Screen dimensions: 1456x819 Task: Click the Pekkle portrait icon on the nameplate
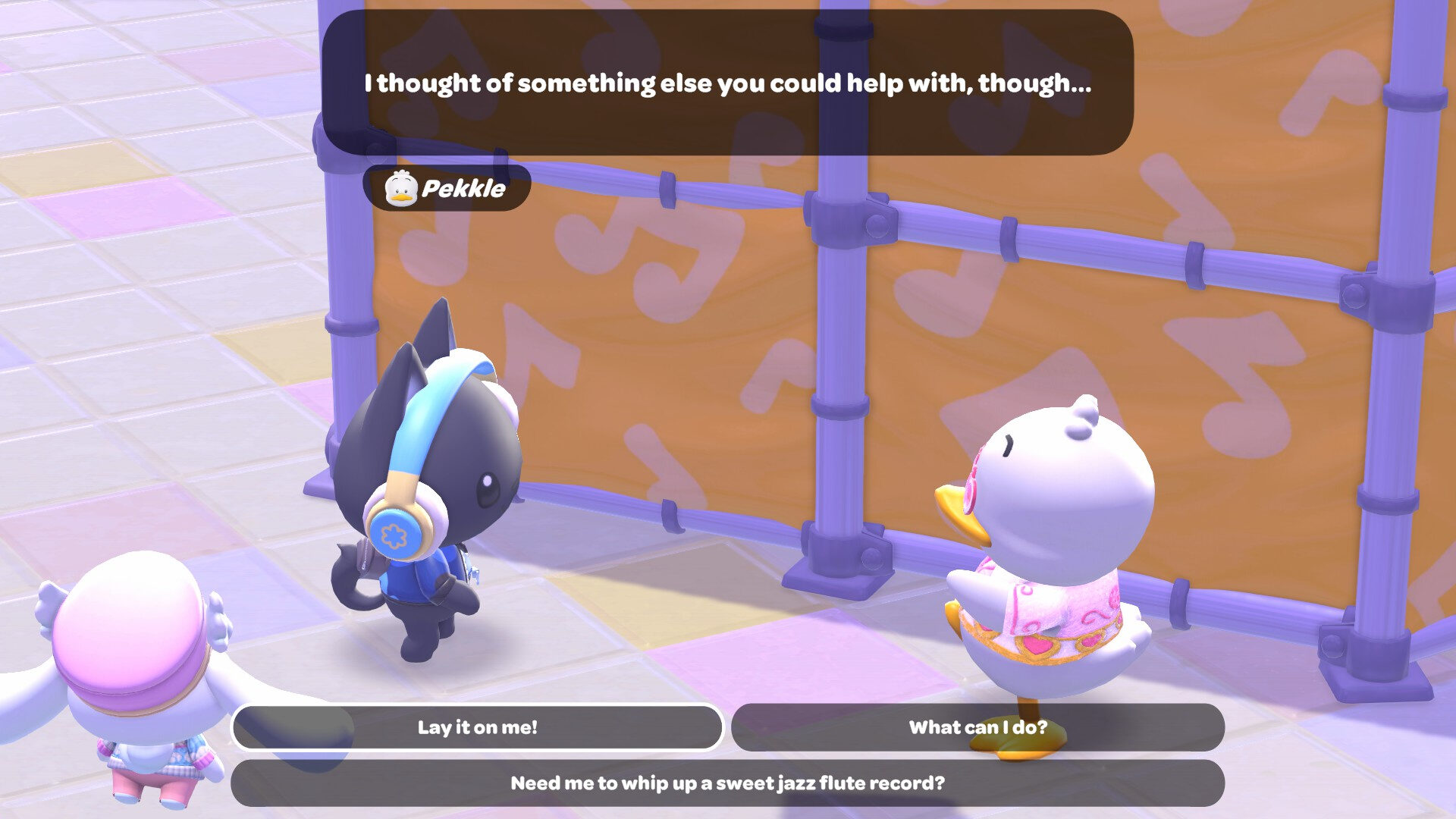(402, 190)
